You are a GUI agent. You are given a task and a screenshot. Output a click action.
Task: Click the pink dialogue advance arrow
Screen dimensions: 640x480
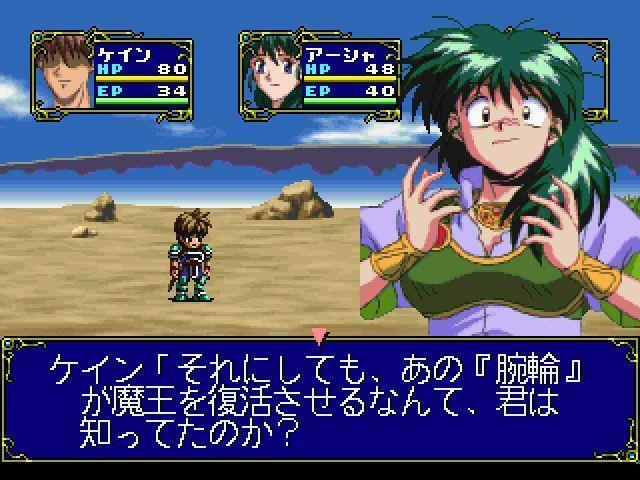[x=320, y=334]
